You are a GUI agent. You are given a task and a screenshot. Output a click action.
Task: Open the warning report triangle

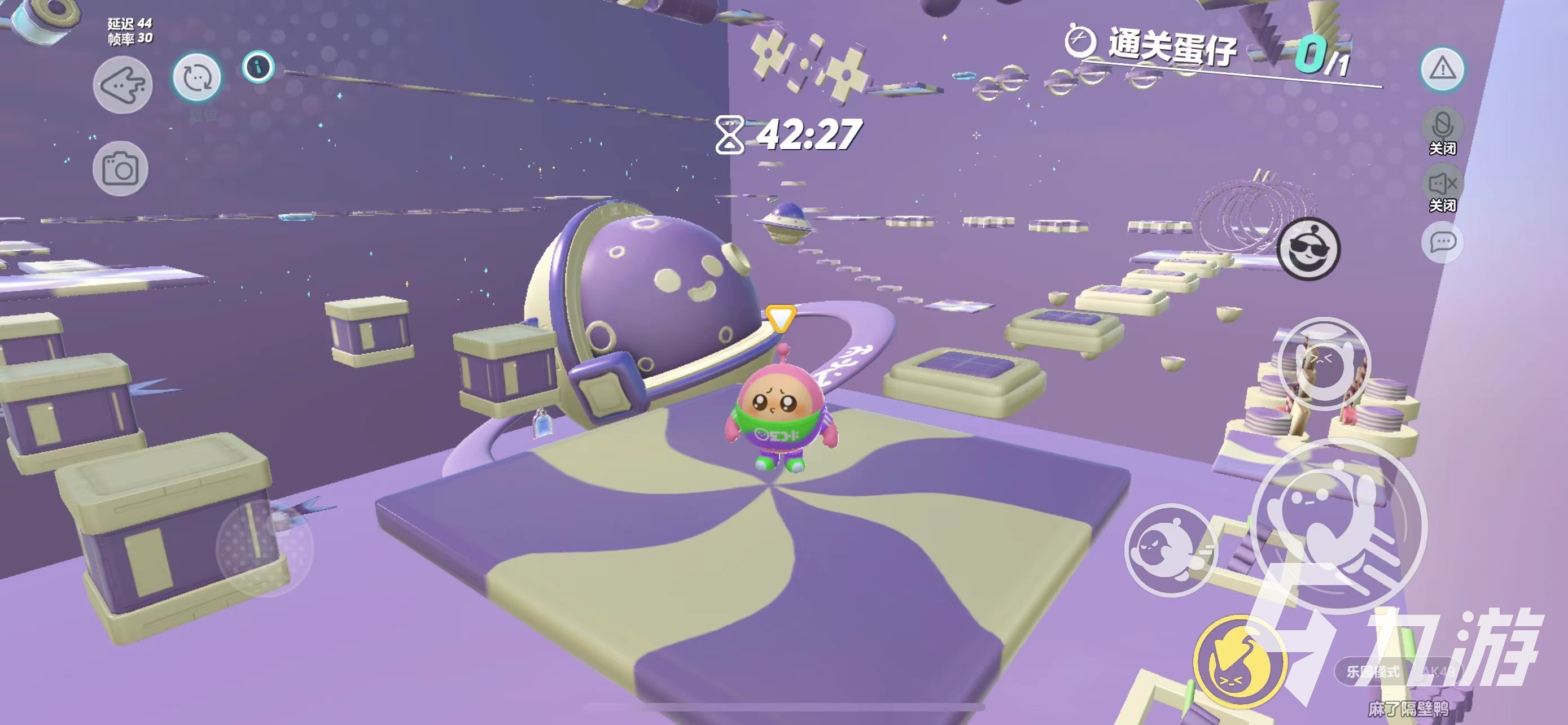tap(1442, 69)
